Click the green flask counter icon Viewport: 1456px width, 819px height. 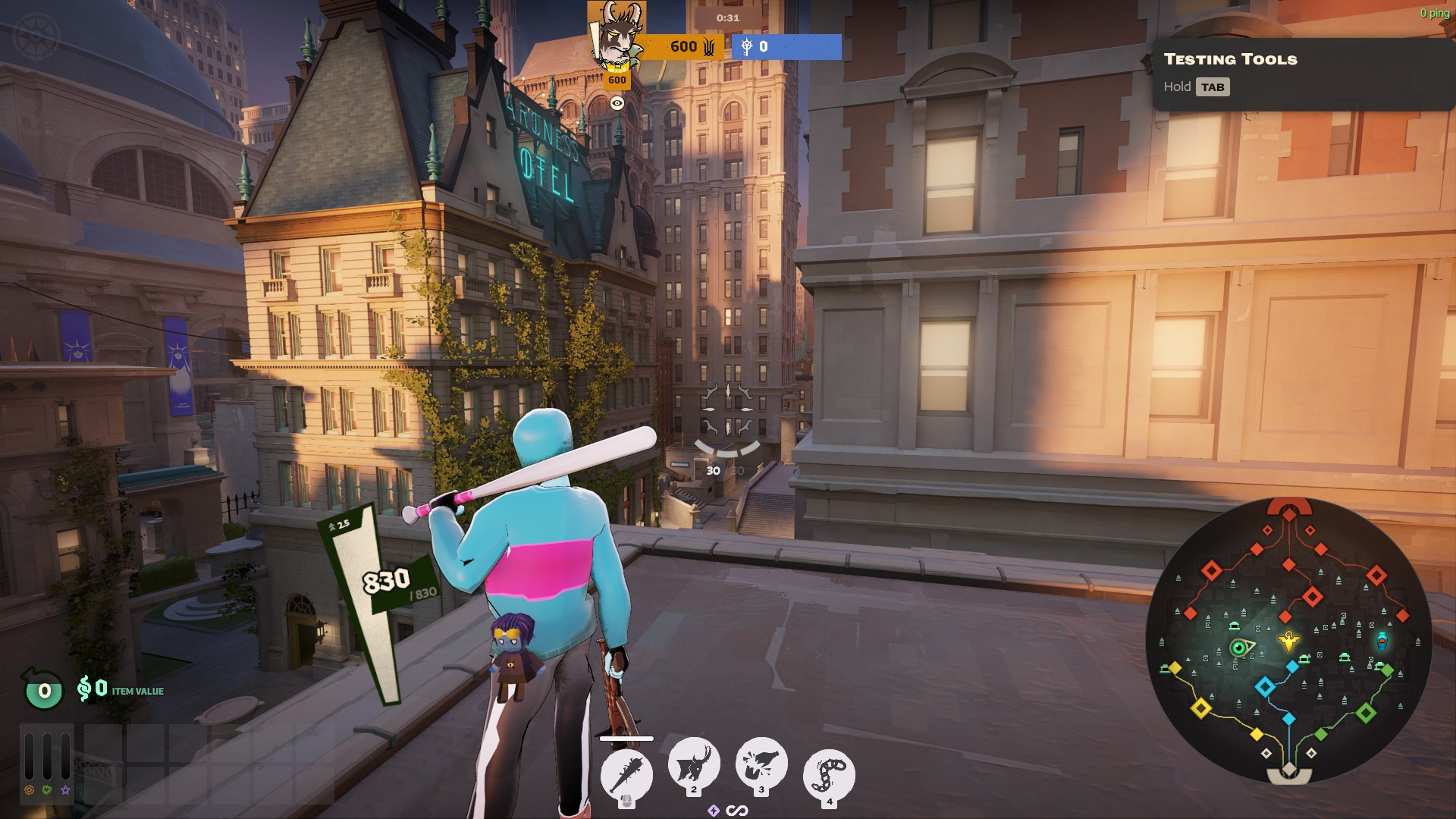click(x=44, y=690)
